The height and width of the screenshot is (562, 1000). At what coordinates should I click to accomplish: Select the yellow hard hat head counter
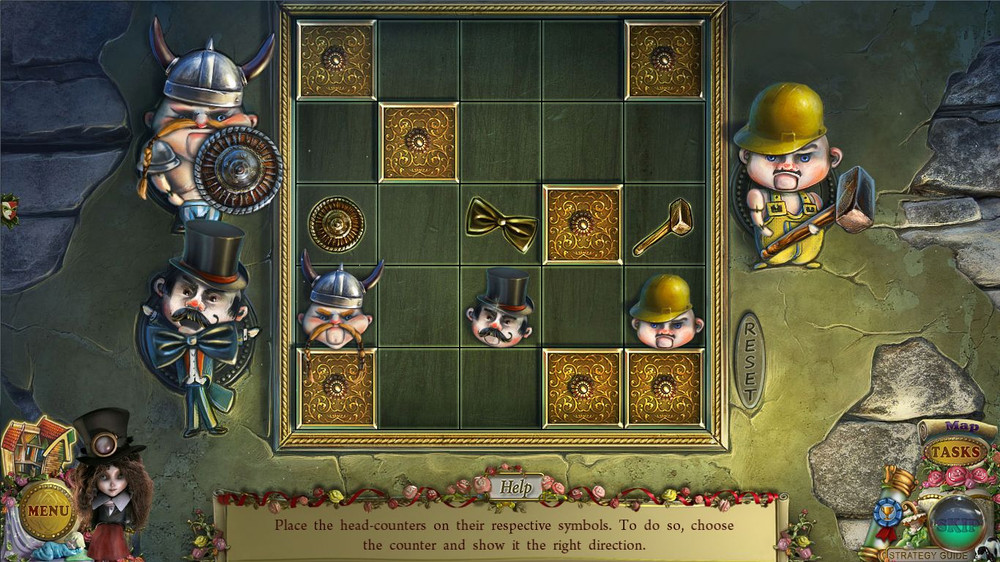click(665, 310)
